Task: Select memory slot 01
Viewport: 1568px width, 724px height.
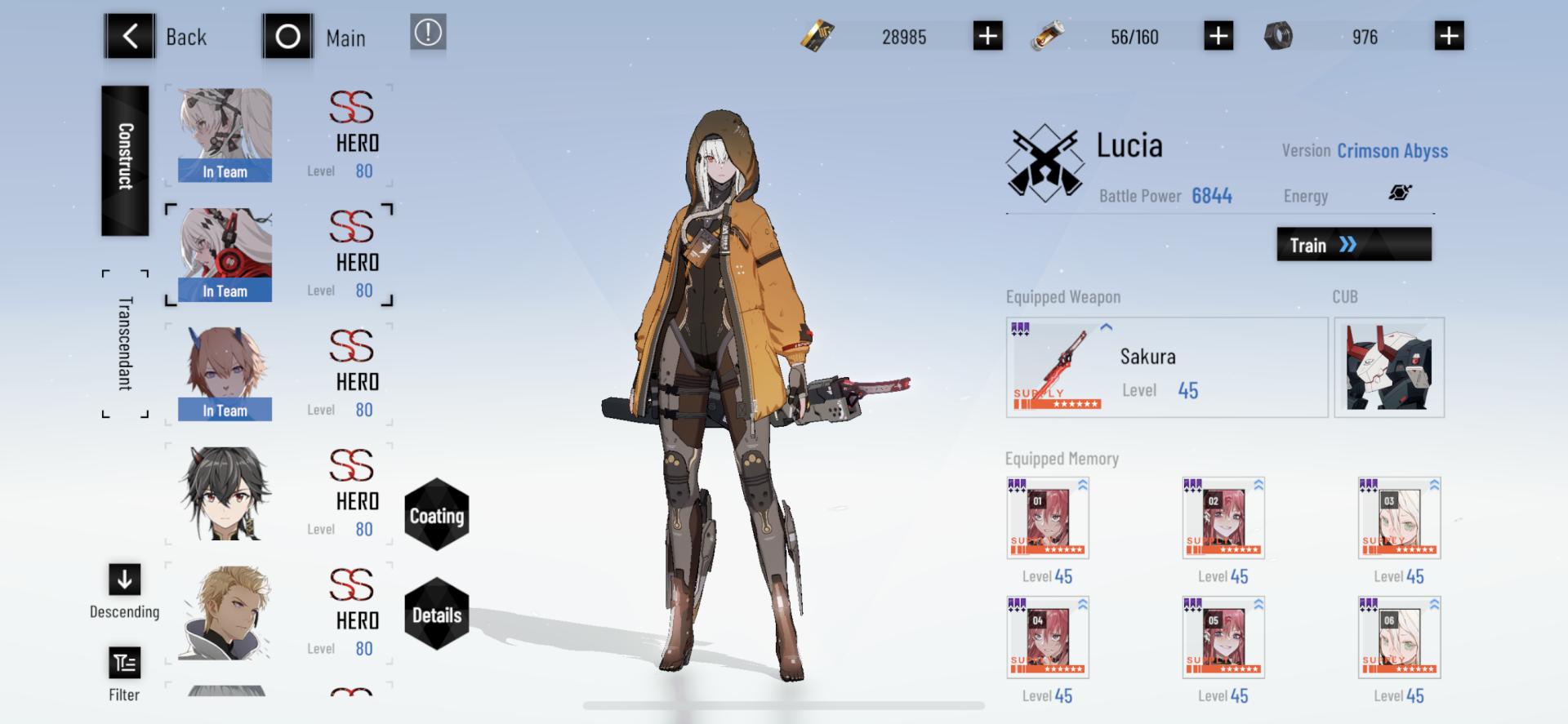Action: pos(1048,518)
